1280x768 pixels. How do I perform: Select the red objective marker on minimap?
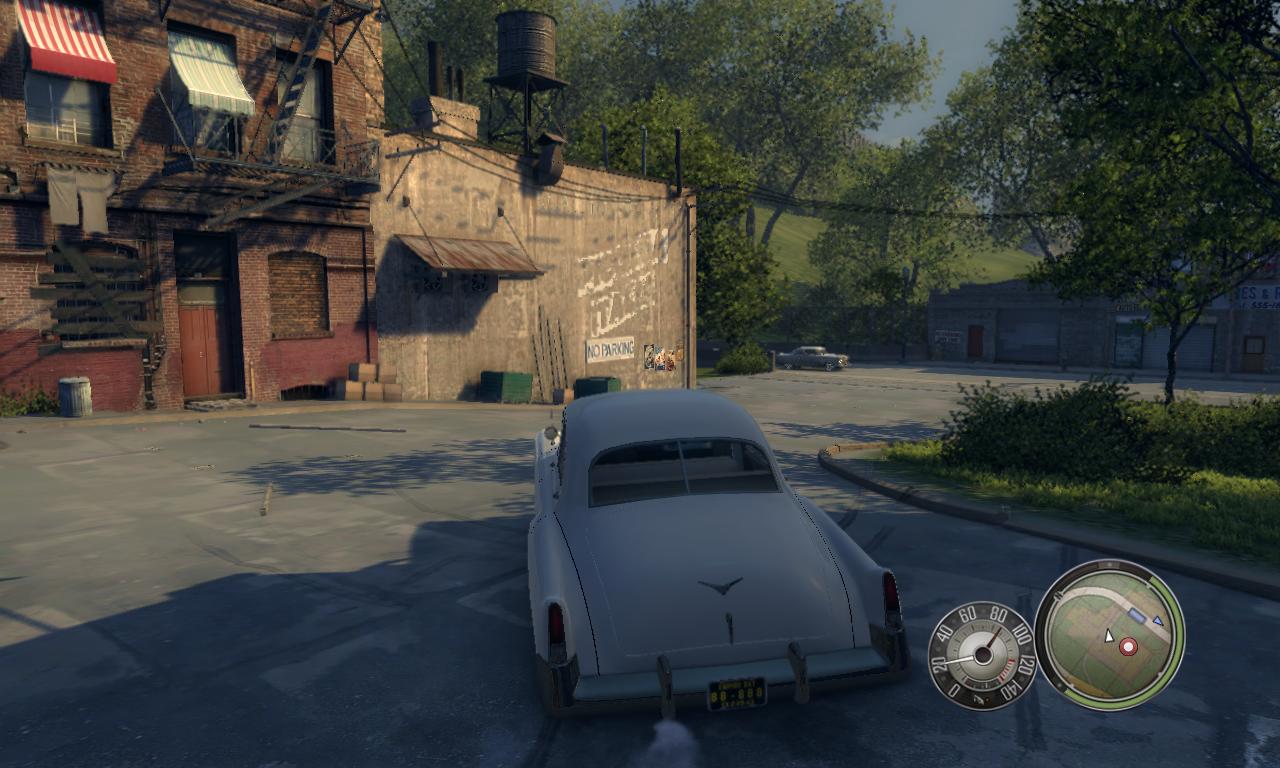point(1128,647)
